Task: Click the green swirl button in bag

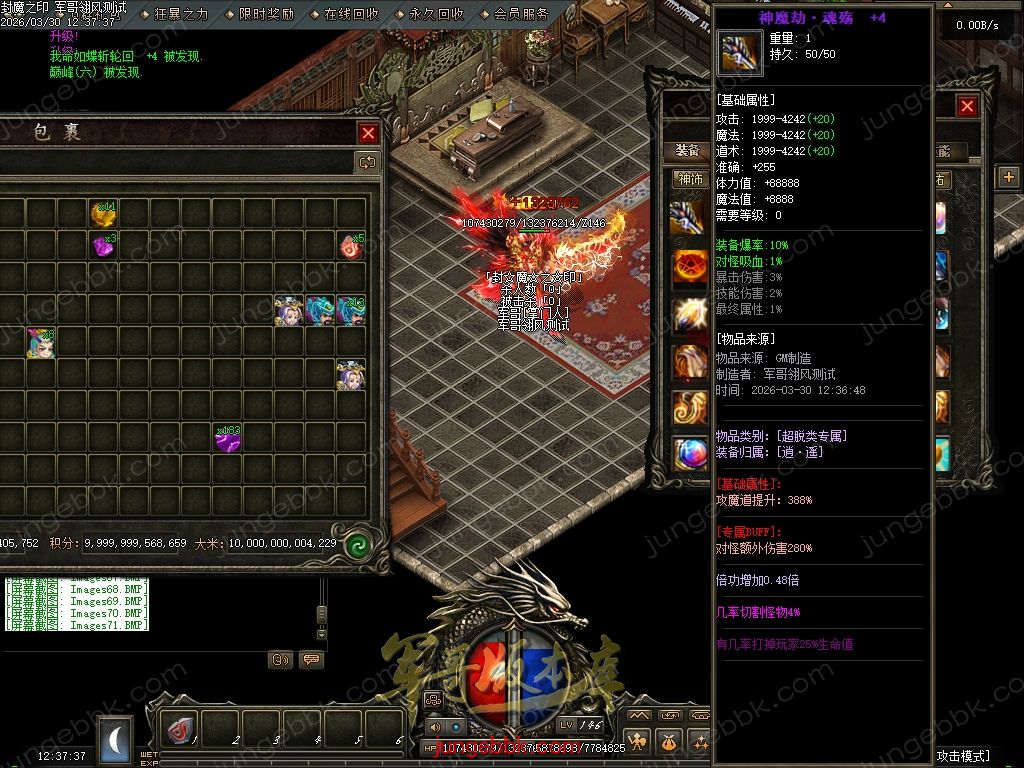Action: [x=357, y=545]
